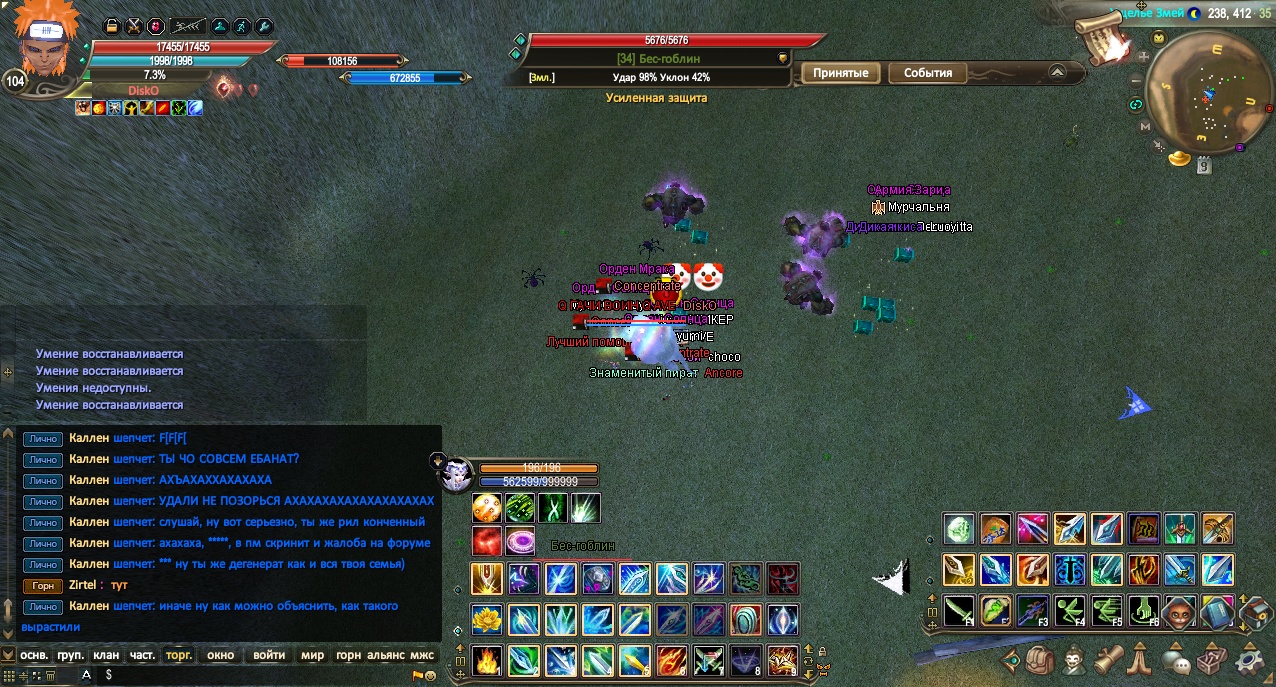Open the События events tab
Image resolution: width=1276 pixels, height=687 pixels.
point(928,73)
